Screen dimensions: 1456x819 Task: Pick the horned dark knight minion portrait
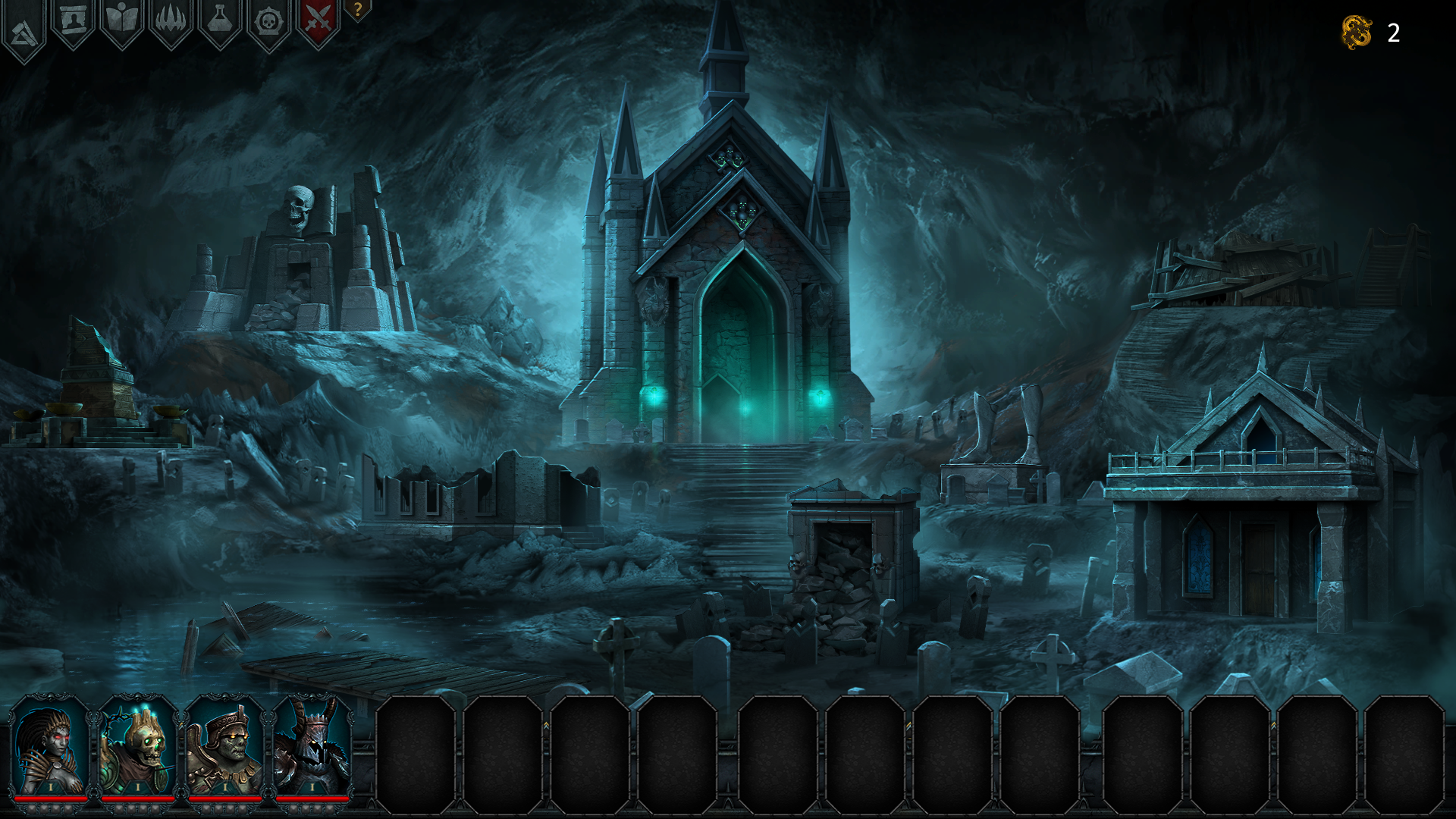tap(312, 747)
